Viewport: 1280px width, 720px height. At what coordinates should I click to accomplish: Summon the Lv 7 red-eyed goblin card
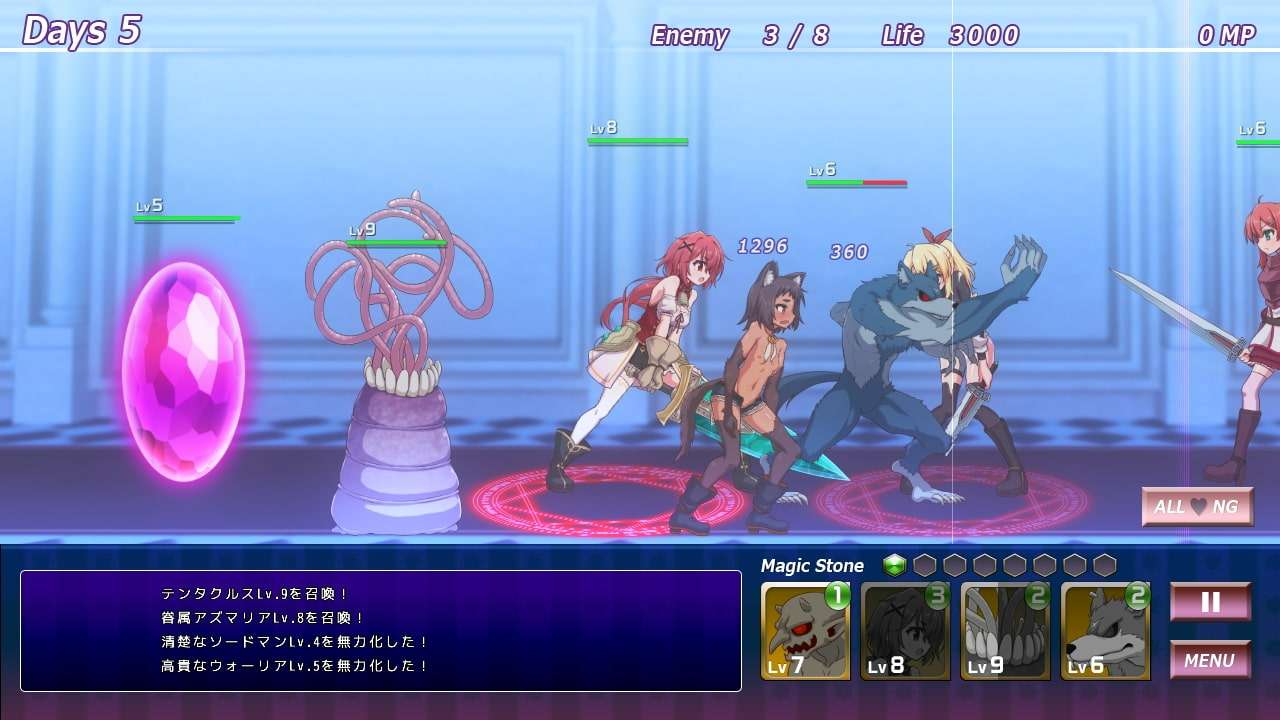tap(805, 632)
